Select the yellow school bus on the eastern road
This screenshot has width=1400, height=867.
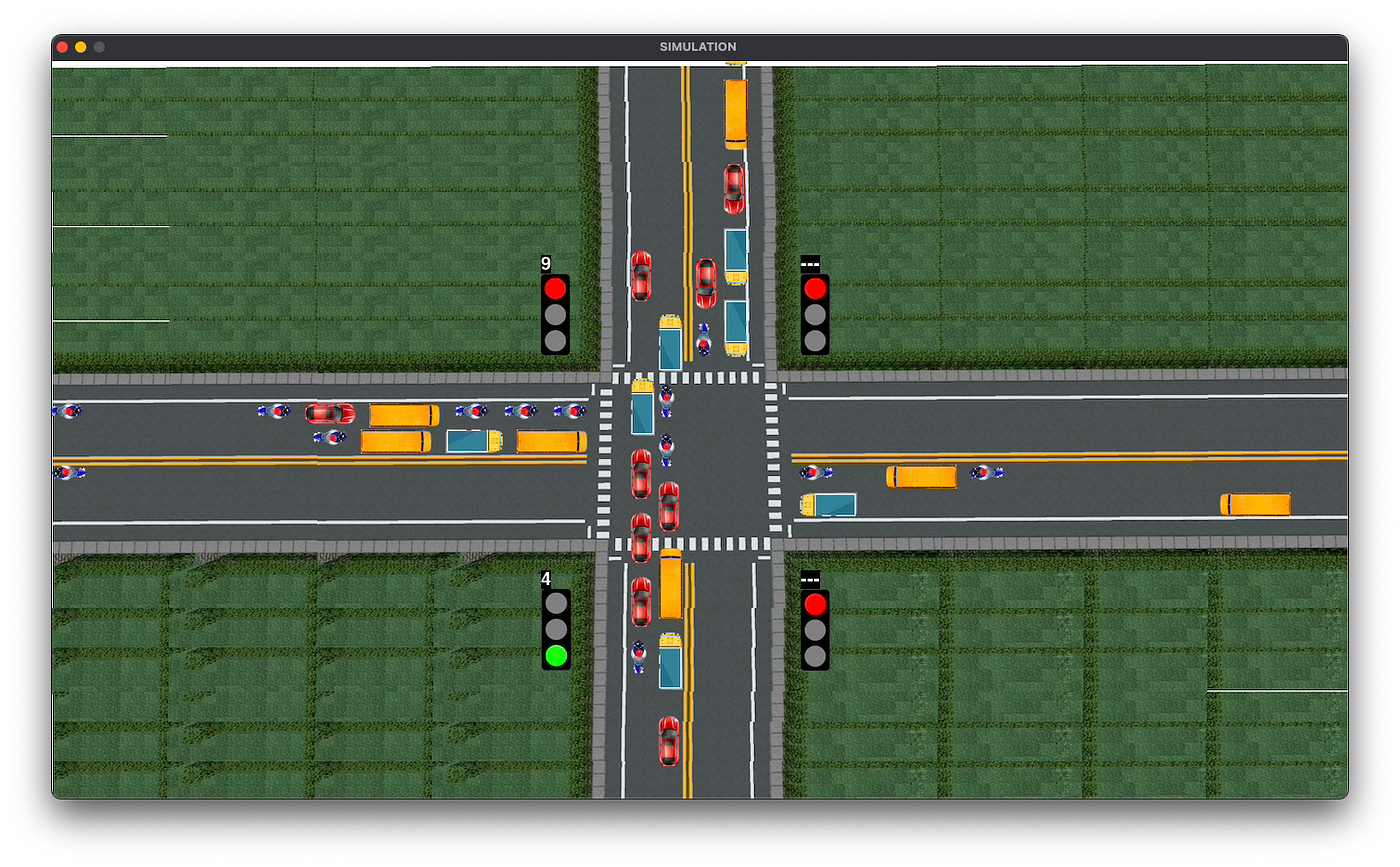click(923, 477)
